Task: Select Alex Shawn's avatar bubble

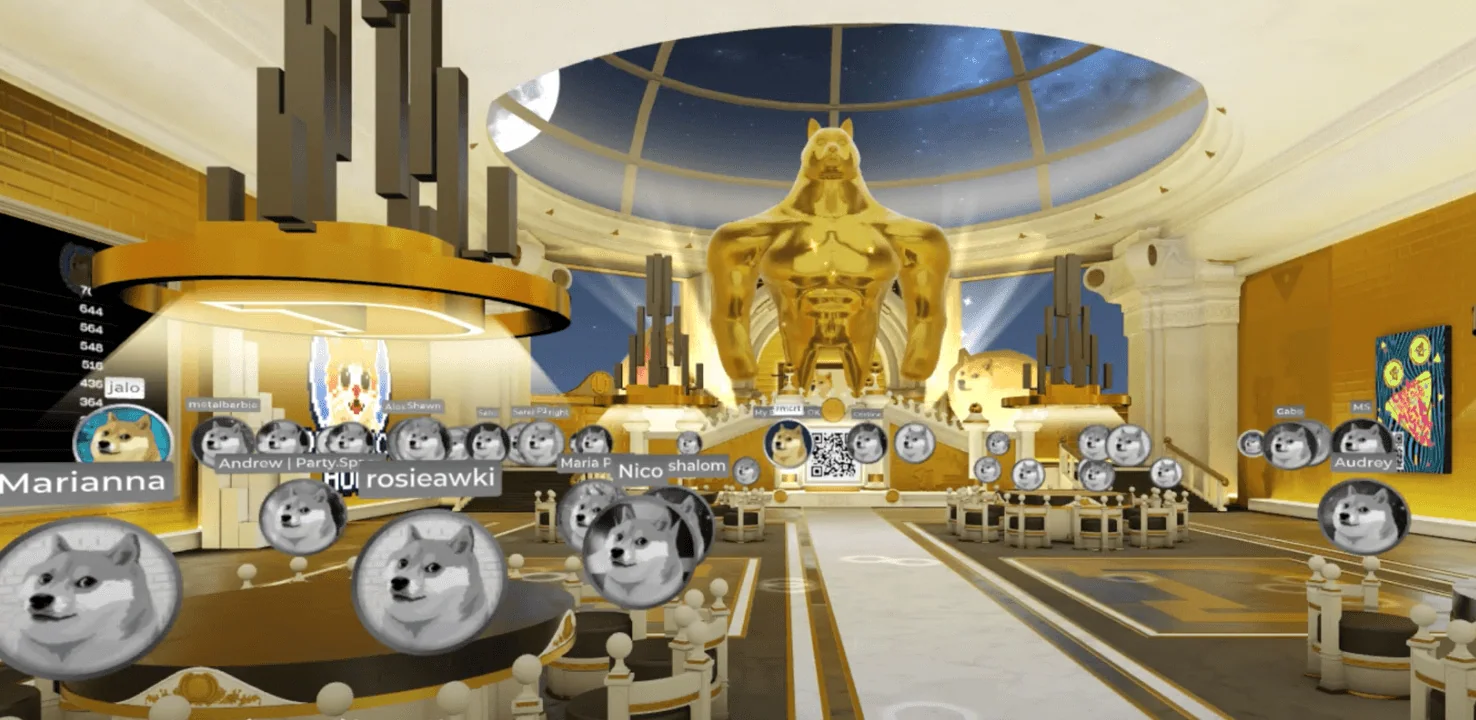Action: click(x=419, y=441)
